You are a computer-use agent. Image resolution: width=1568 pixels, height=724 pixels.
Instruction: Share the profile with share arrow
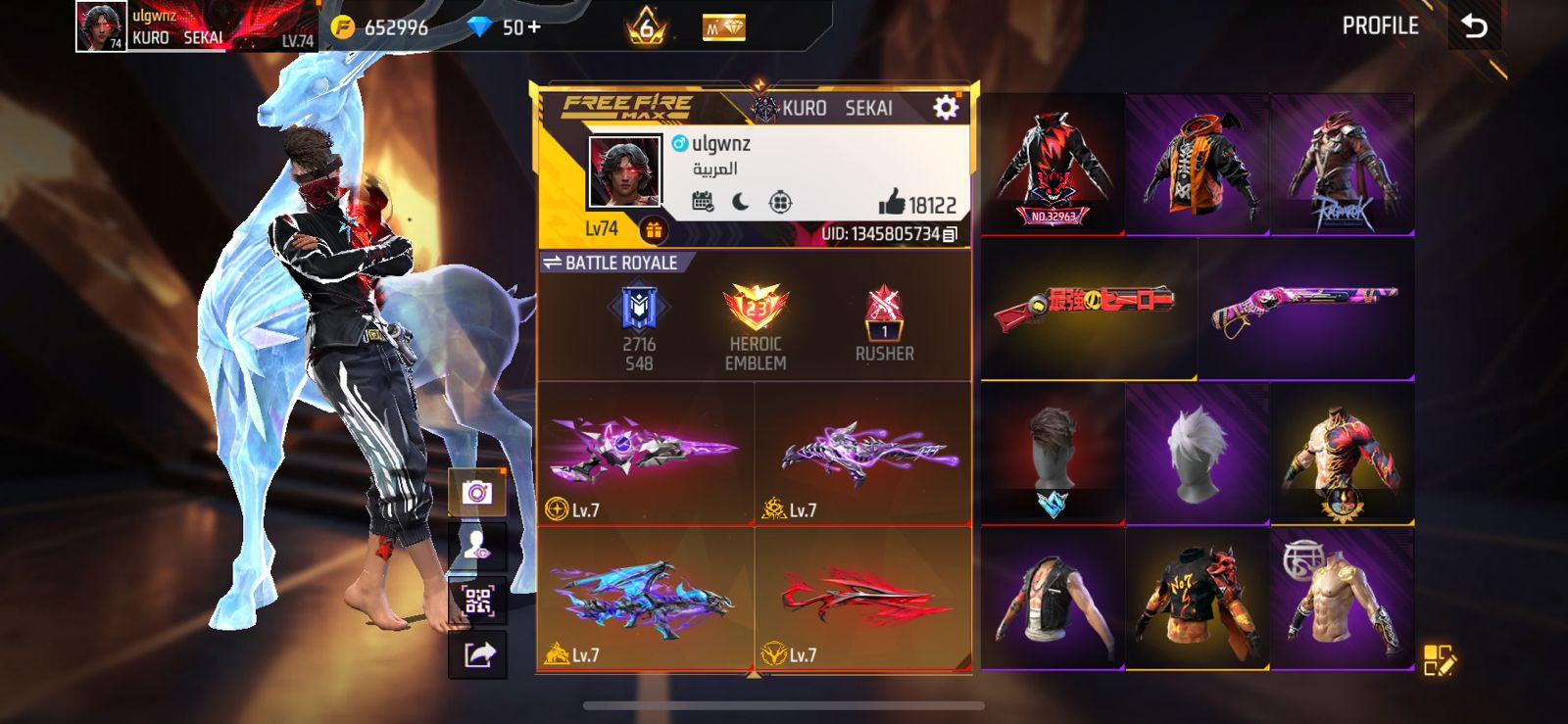[477, 654]
